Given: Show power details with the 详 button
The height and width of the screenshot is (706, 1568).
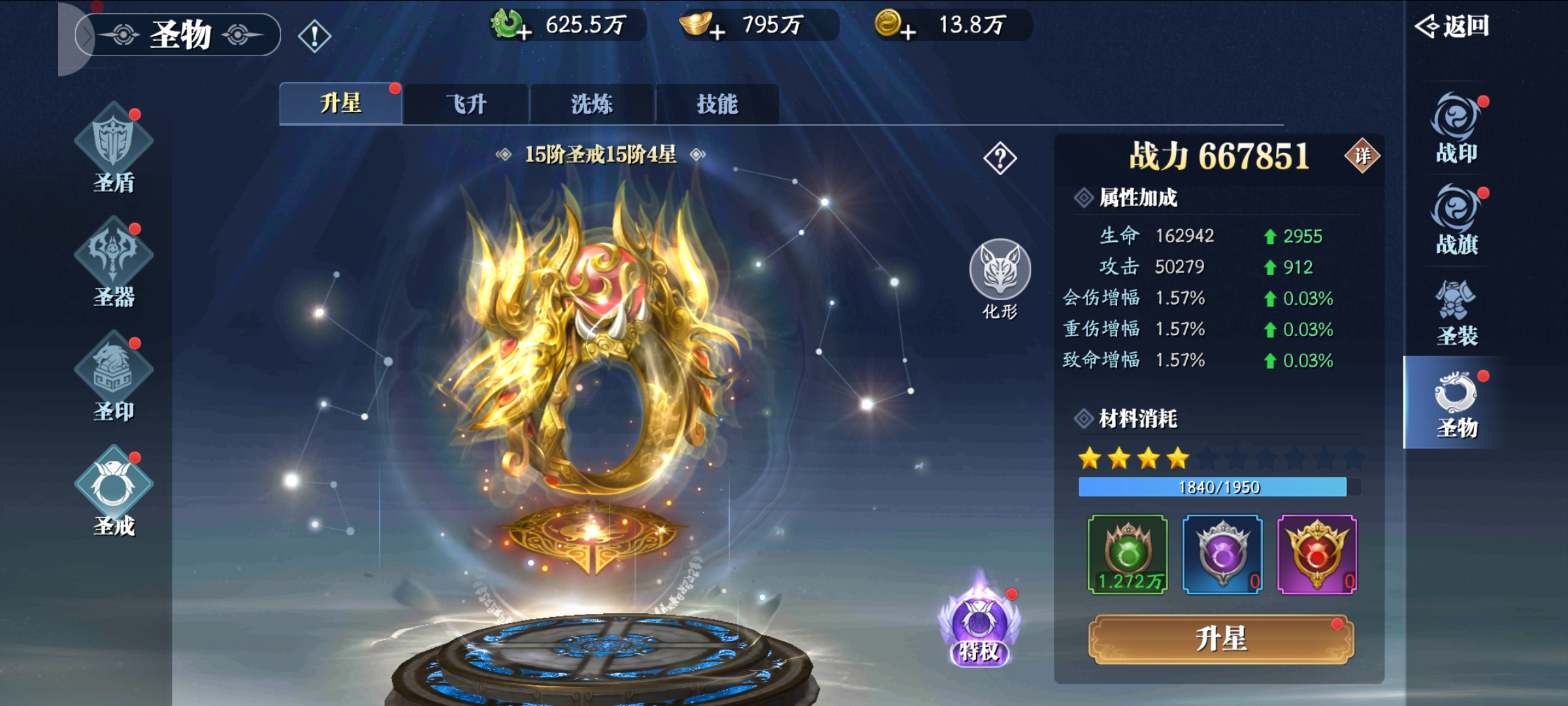Looking at the screenshot, I should 1362,156.
